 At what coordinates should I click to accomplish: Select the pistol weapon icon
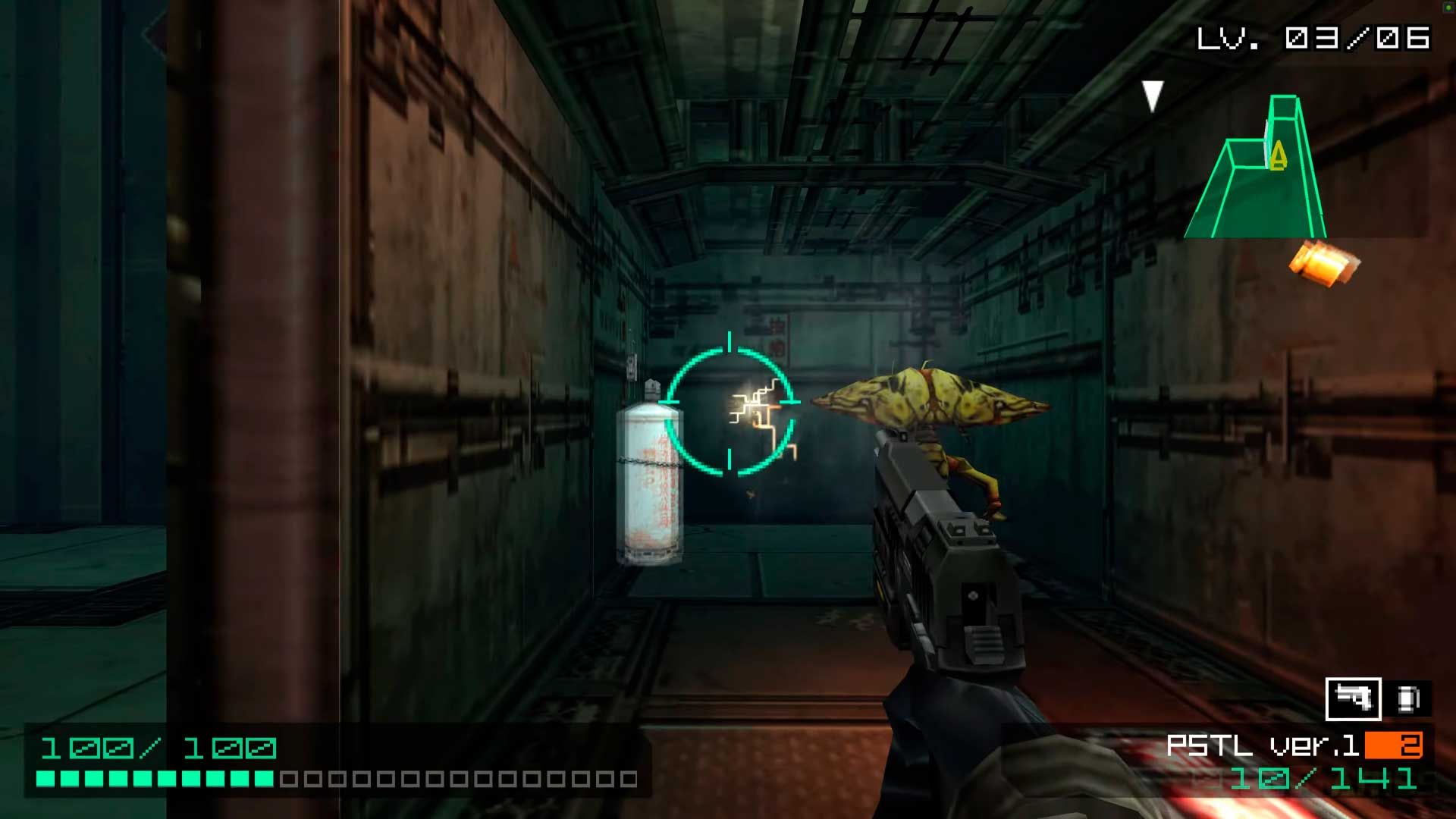pos(1353,698)
